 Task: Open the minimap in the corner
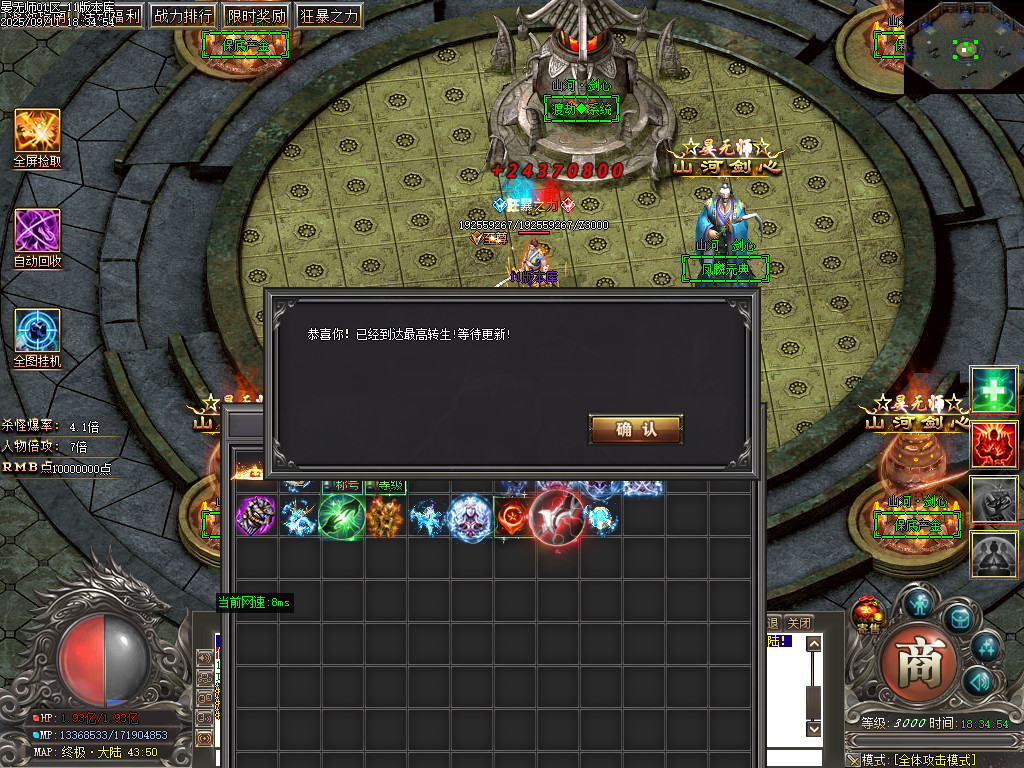coord(963,47)
